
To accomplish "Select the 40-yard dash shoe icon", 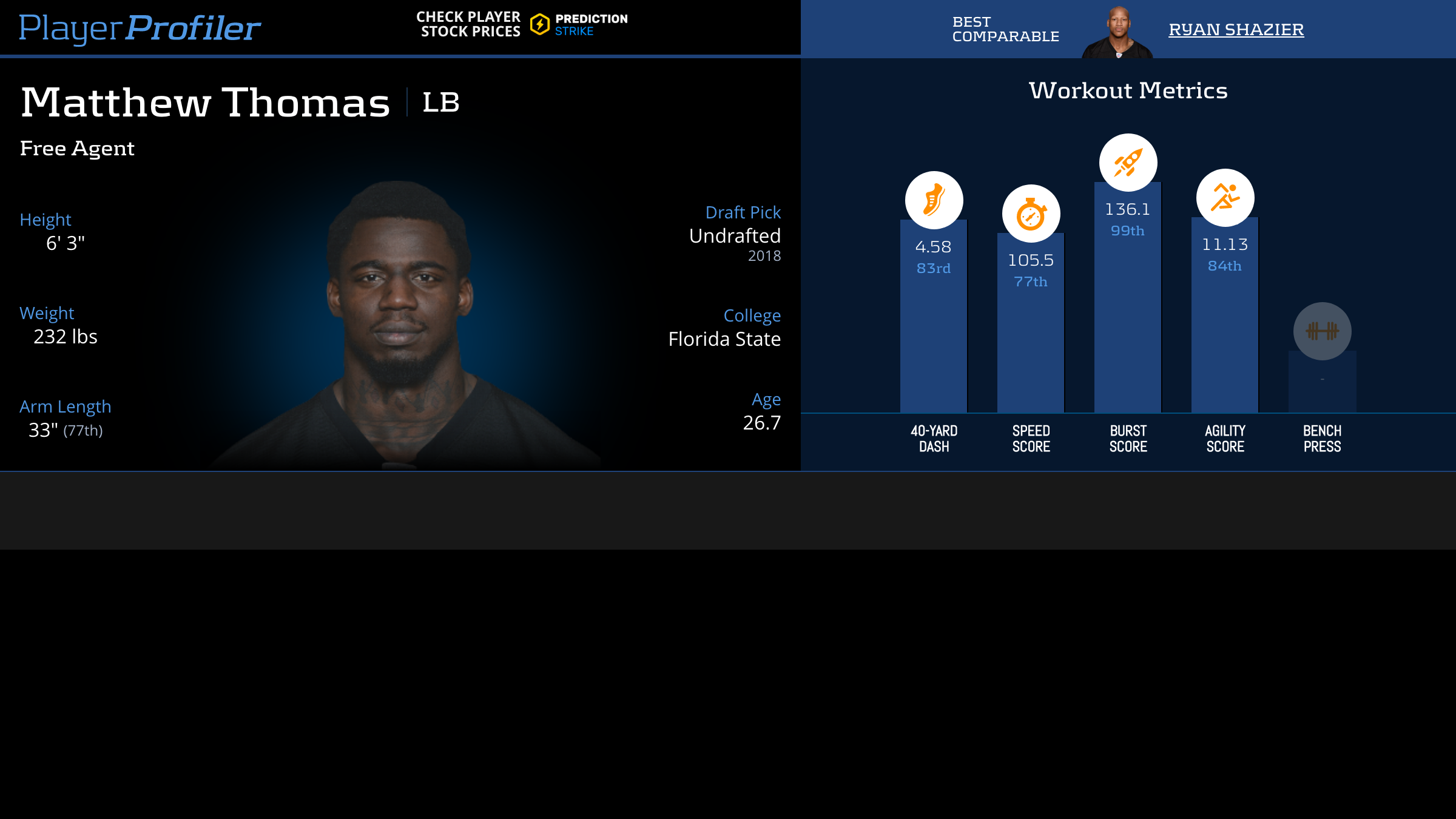I will pyautogui.click(x=934, y=200).
